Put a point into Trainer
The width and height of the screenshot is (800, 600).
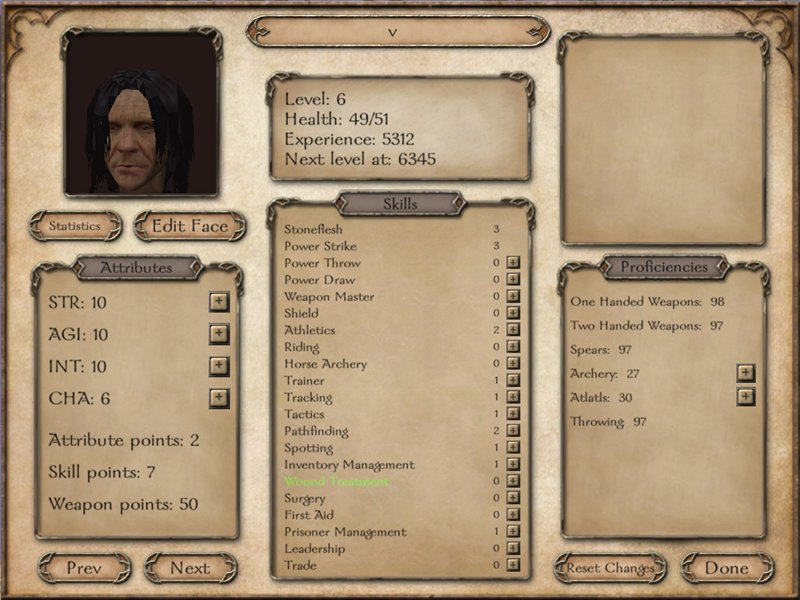[x=513, y=381]
